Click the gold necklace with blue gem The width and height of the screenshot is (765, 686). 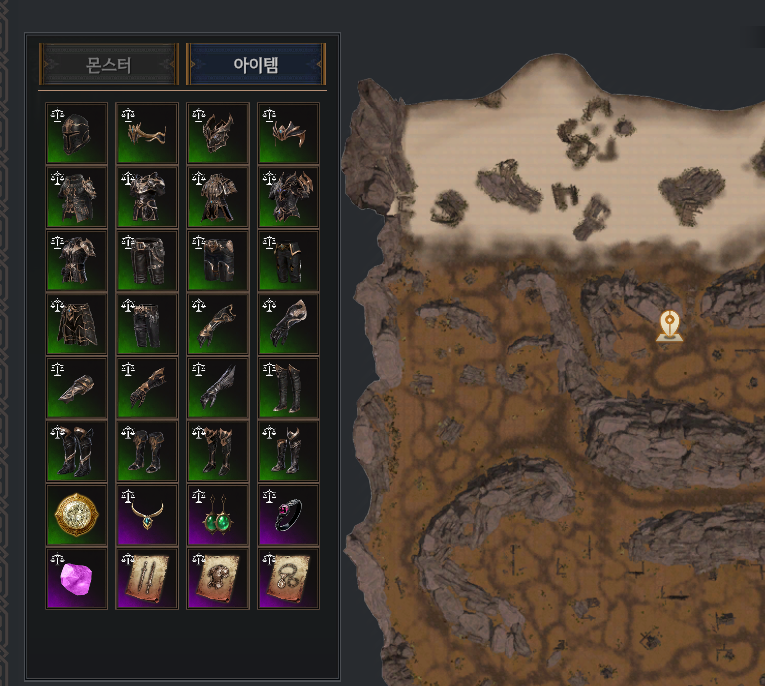pyautogui.click(x=148, y=515)
